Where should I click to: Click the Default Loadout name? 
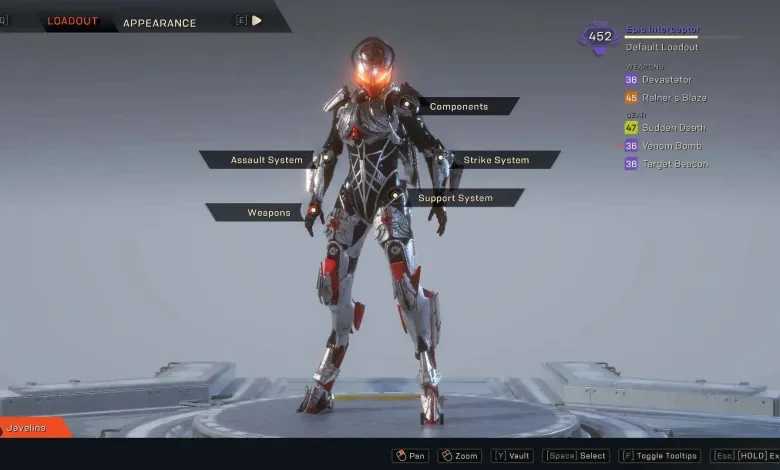click(x=662, y=47)
